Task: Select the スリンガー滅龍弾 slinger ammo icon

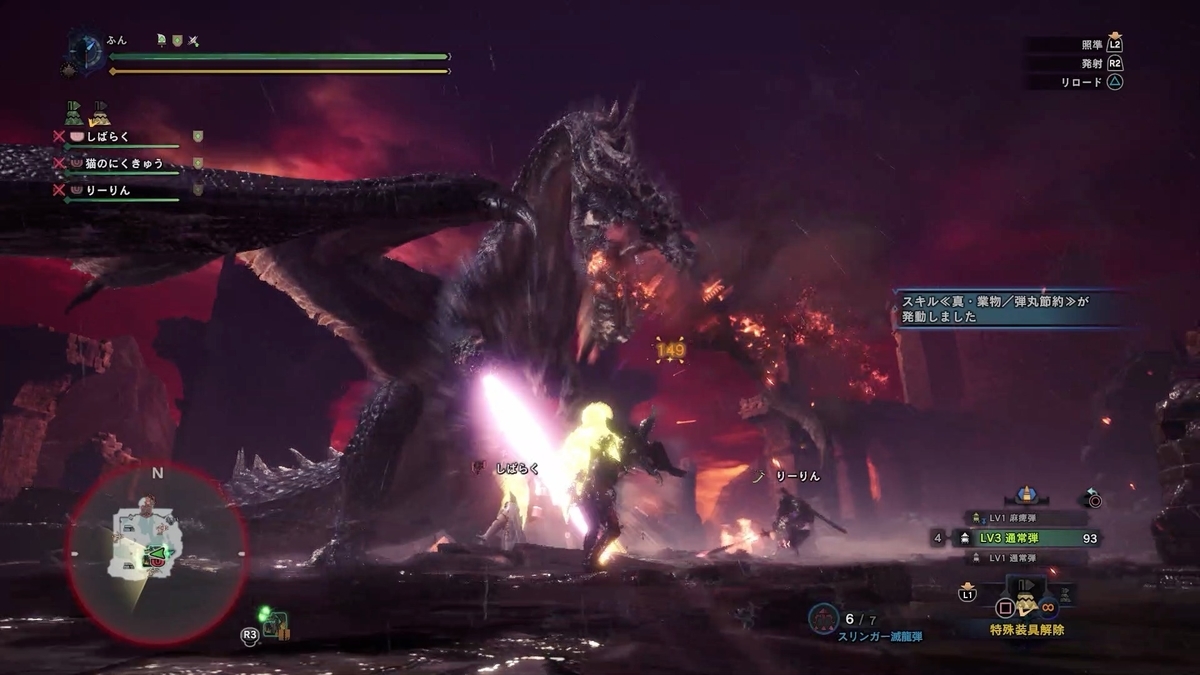Action: click(822, 619)
